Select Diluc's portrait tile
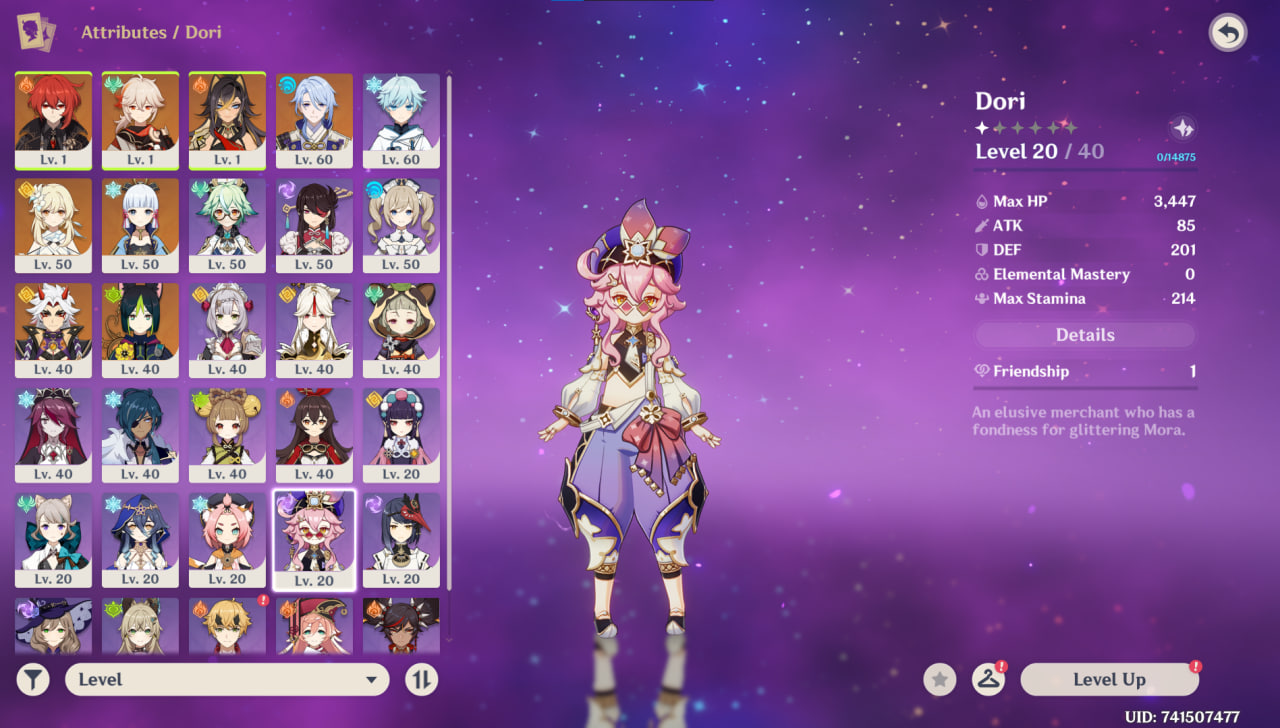Image resolution: width=1280 pixels, height=728 pixels. point(54,118)
